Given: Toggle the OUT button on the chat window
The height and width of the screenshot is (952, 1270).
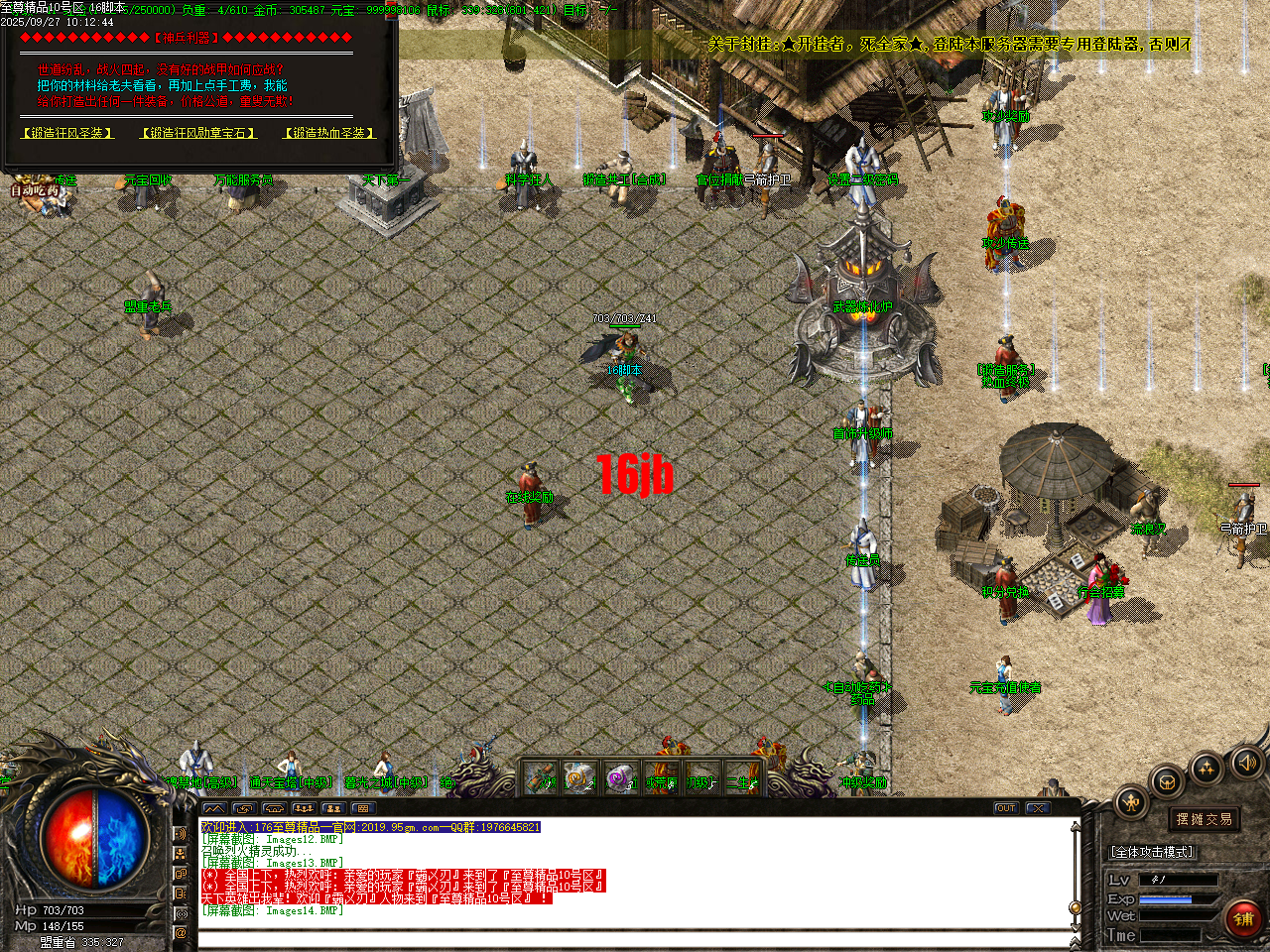Looking at the screenshot, I should coord(1006,807).
